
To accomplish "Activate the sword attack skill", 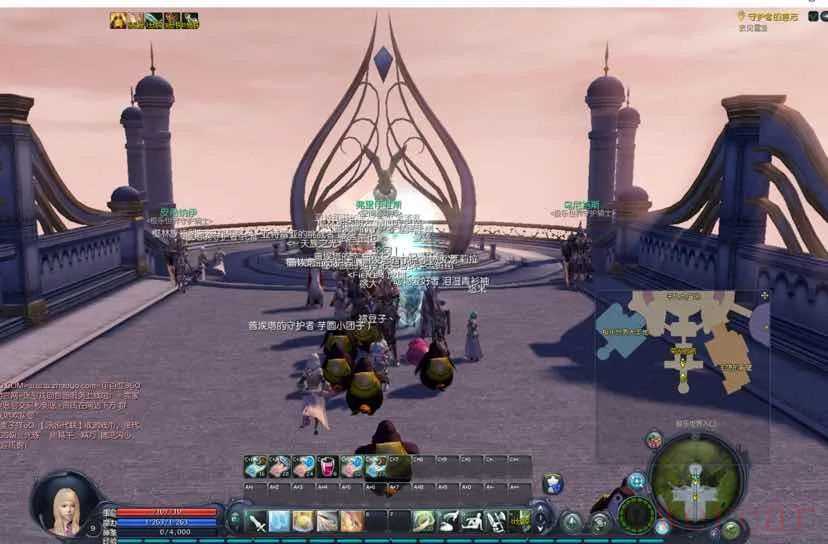I will pyautogui.click(x=258, y=521).
